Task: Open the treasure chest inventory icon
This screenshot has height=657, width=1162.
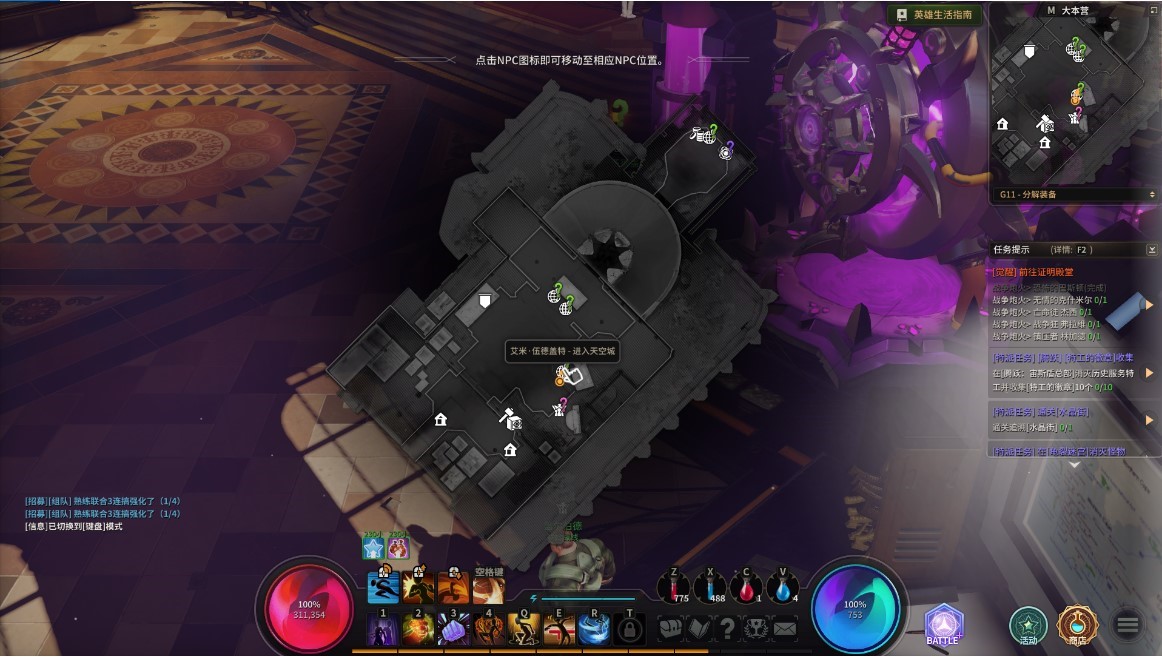Action: click(x=669, y=628)
